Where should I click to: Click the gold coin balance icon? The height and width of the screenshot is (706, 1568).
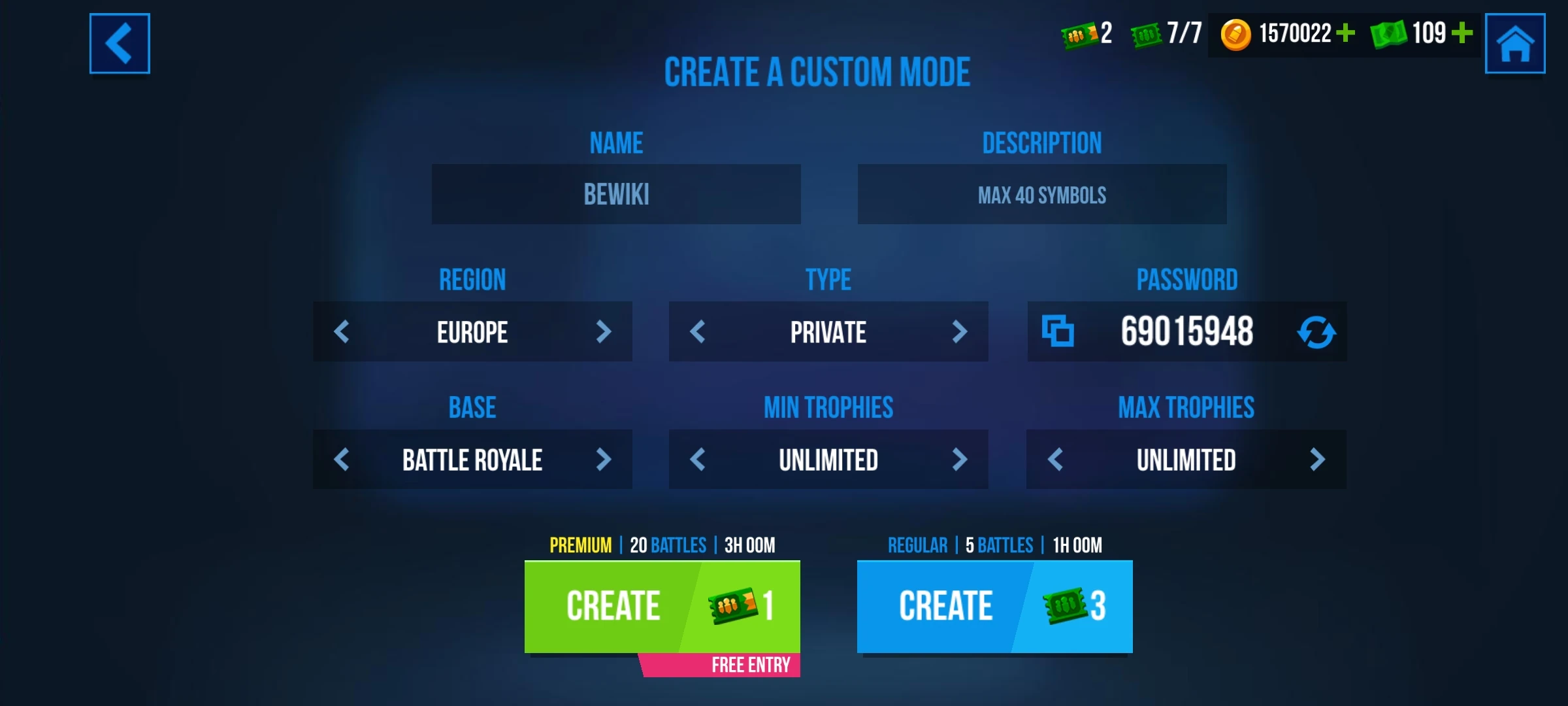[1237, 34]
